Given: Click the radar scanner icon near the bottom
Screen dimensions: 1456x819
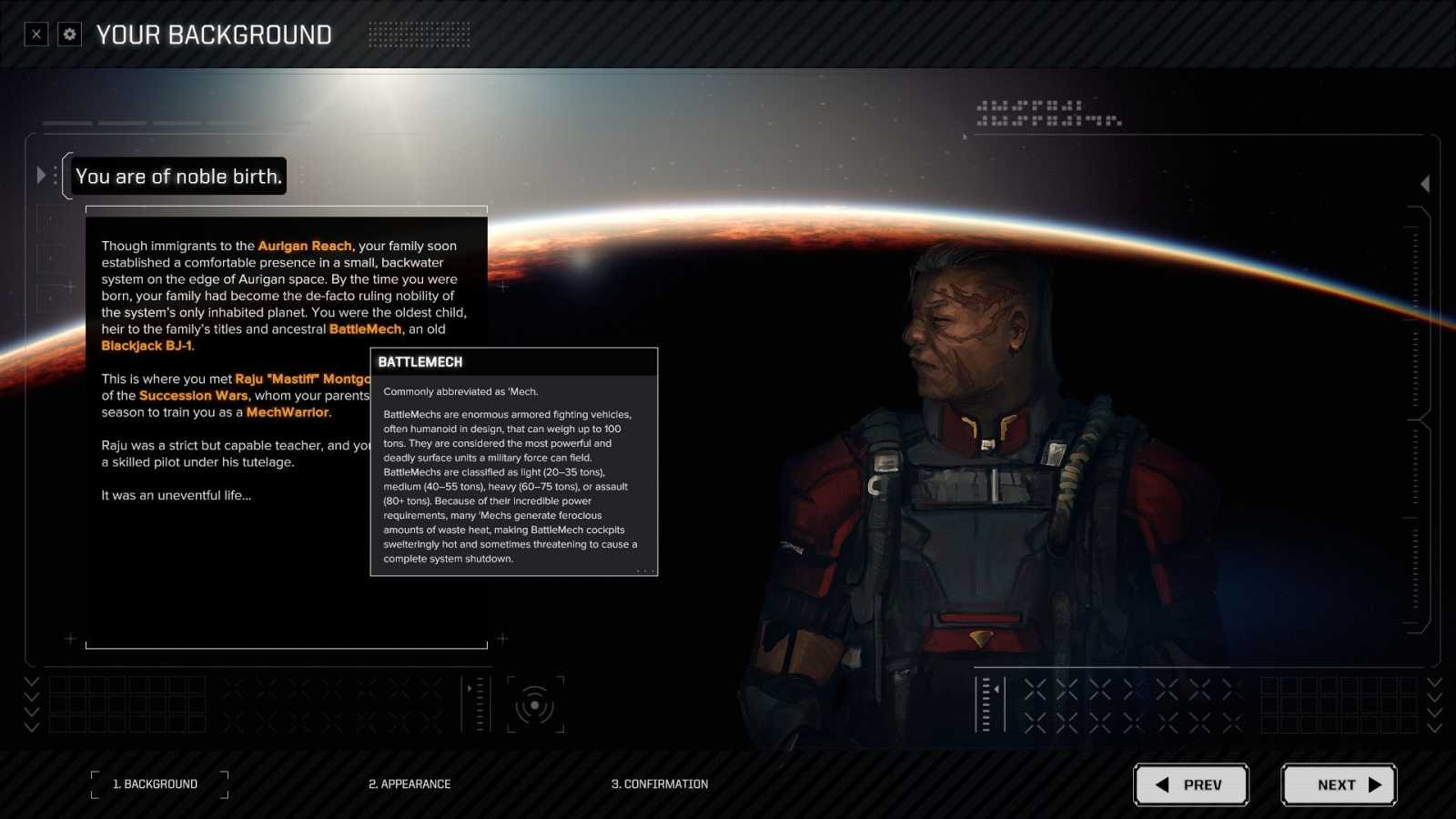Looking at the screenshot, I should click(537, 704).
